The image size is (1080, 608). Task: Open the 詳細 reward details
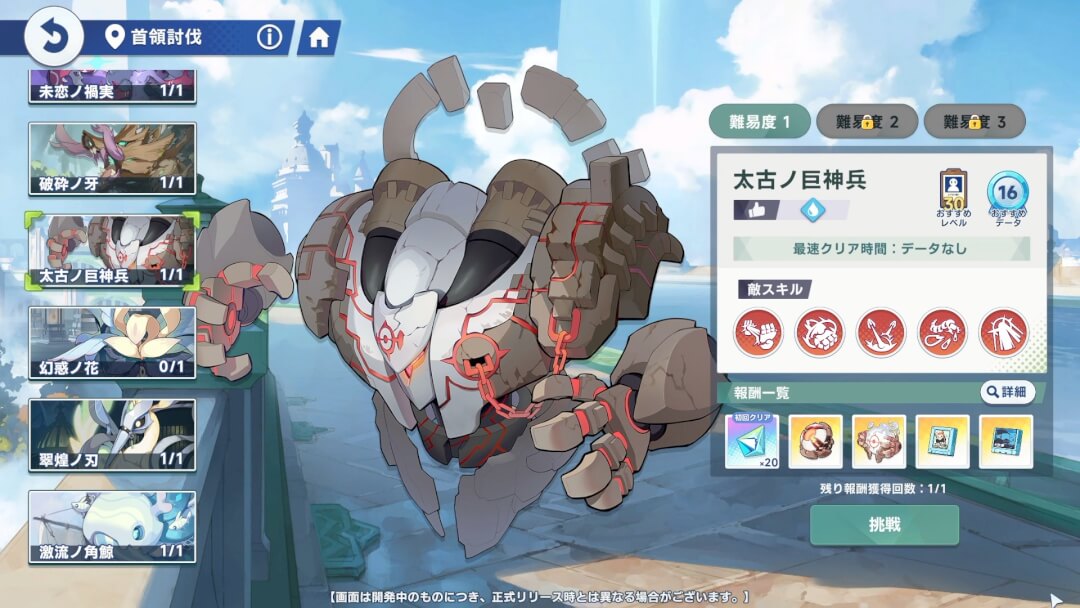(x=1005, y=392)
